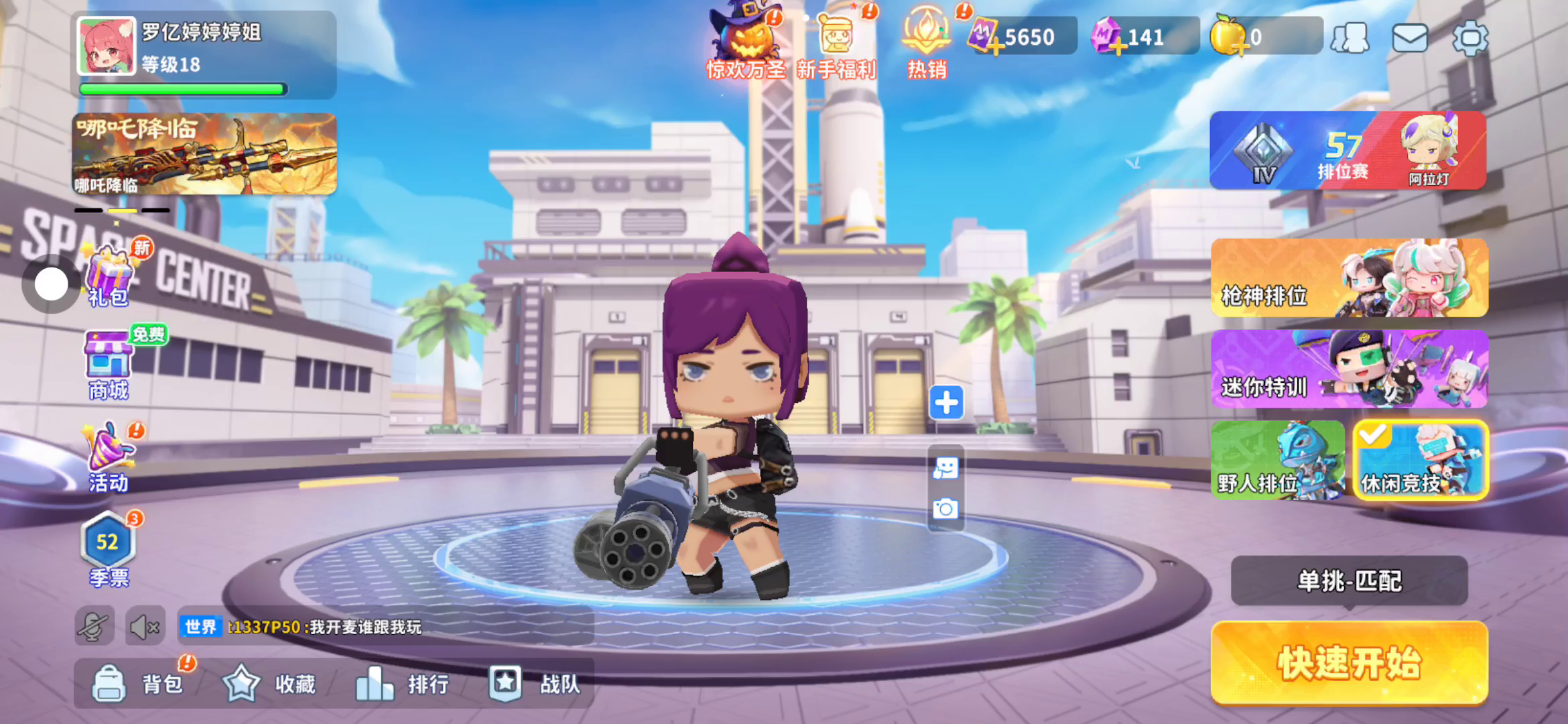Toggle the microphone mute button
1568x724 pixels.
coord(94,627)
